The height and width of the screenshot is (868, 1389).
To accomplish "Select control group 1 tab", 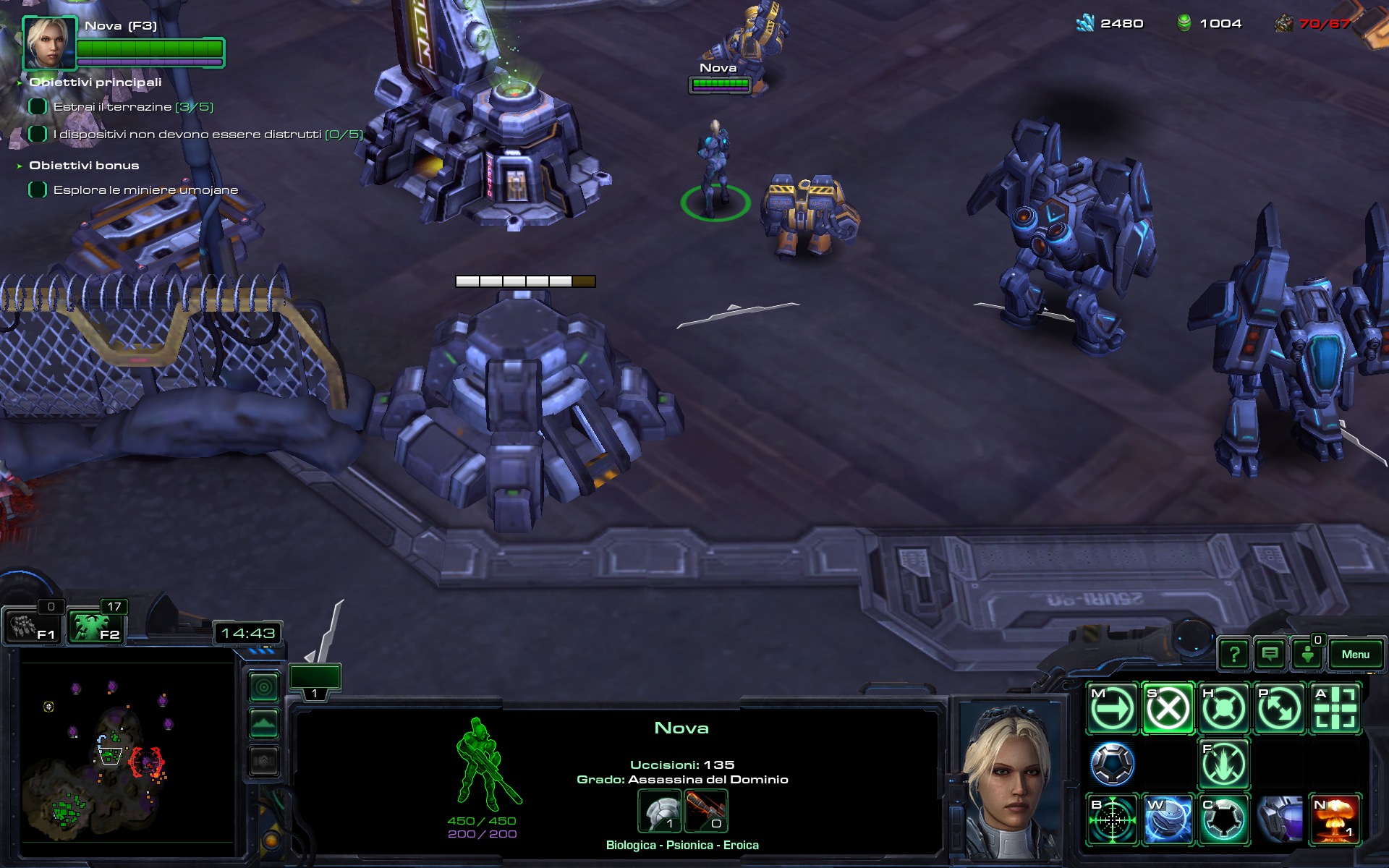I will pos(315,681).
